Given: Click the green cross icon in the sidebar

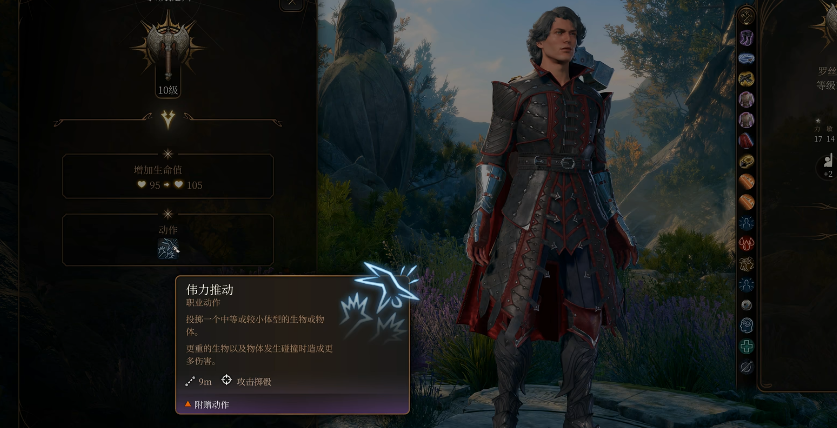Looking at the screenshot, I should (746, 346).
